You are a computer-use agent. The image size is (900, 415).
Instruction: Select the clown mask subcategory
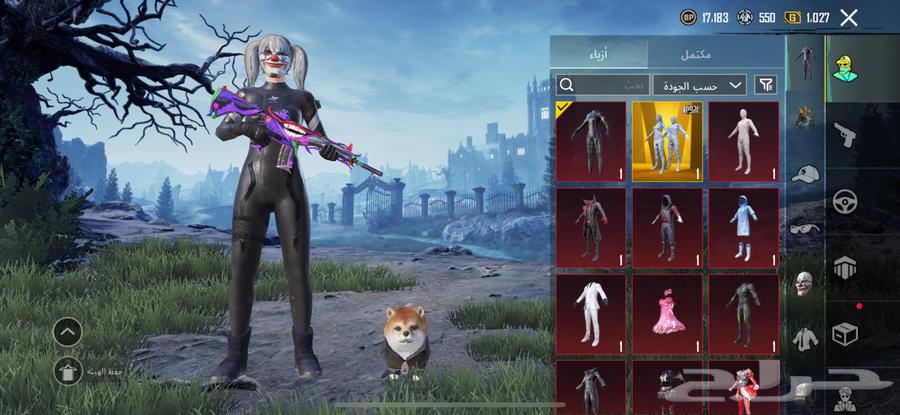tap(805, 284)
